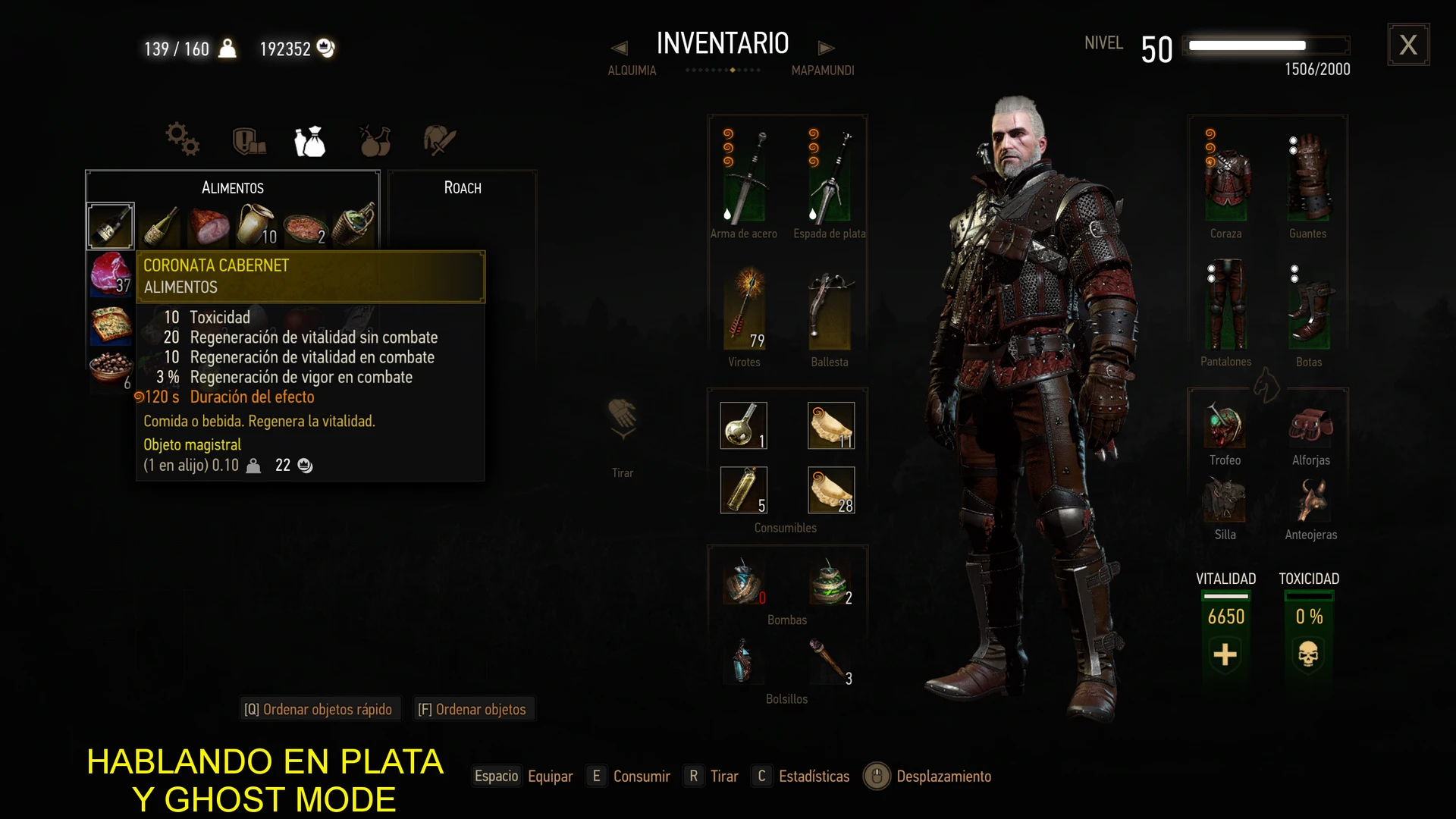Select the Coronata Cabernet wine bottle slot

111,226
